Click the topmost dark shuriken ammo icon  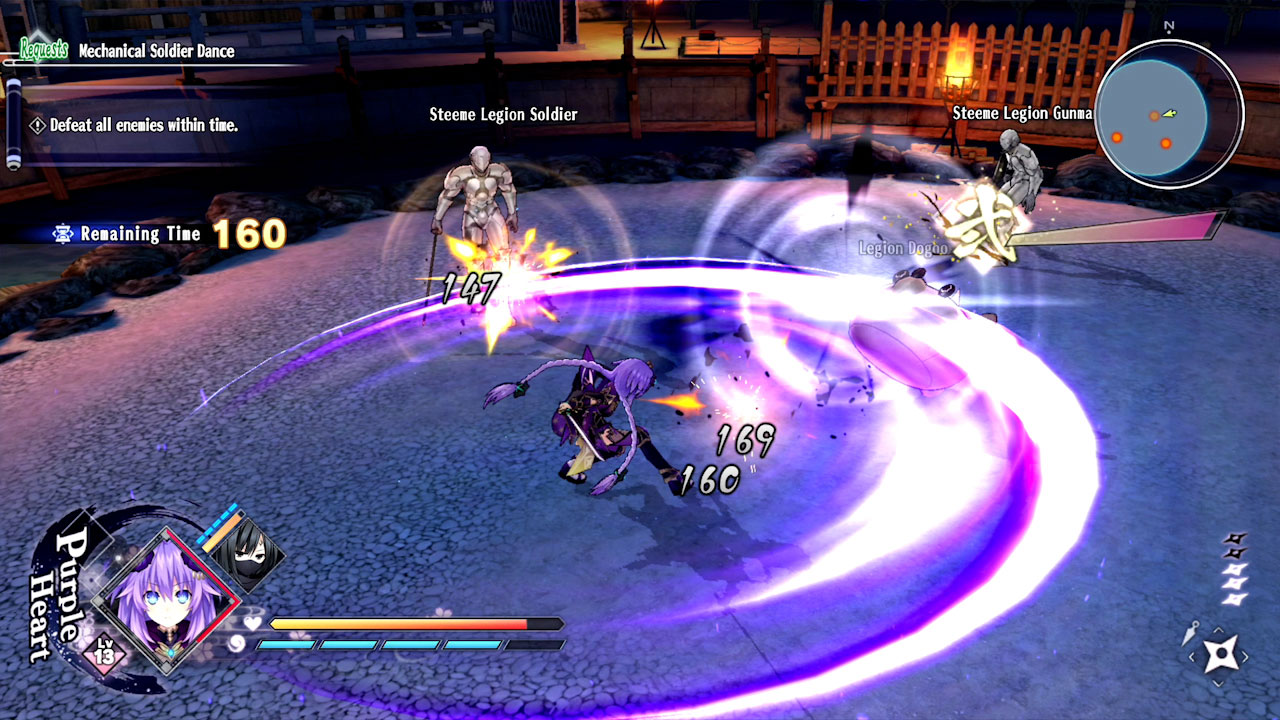[1234, 538]
